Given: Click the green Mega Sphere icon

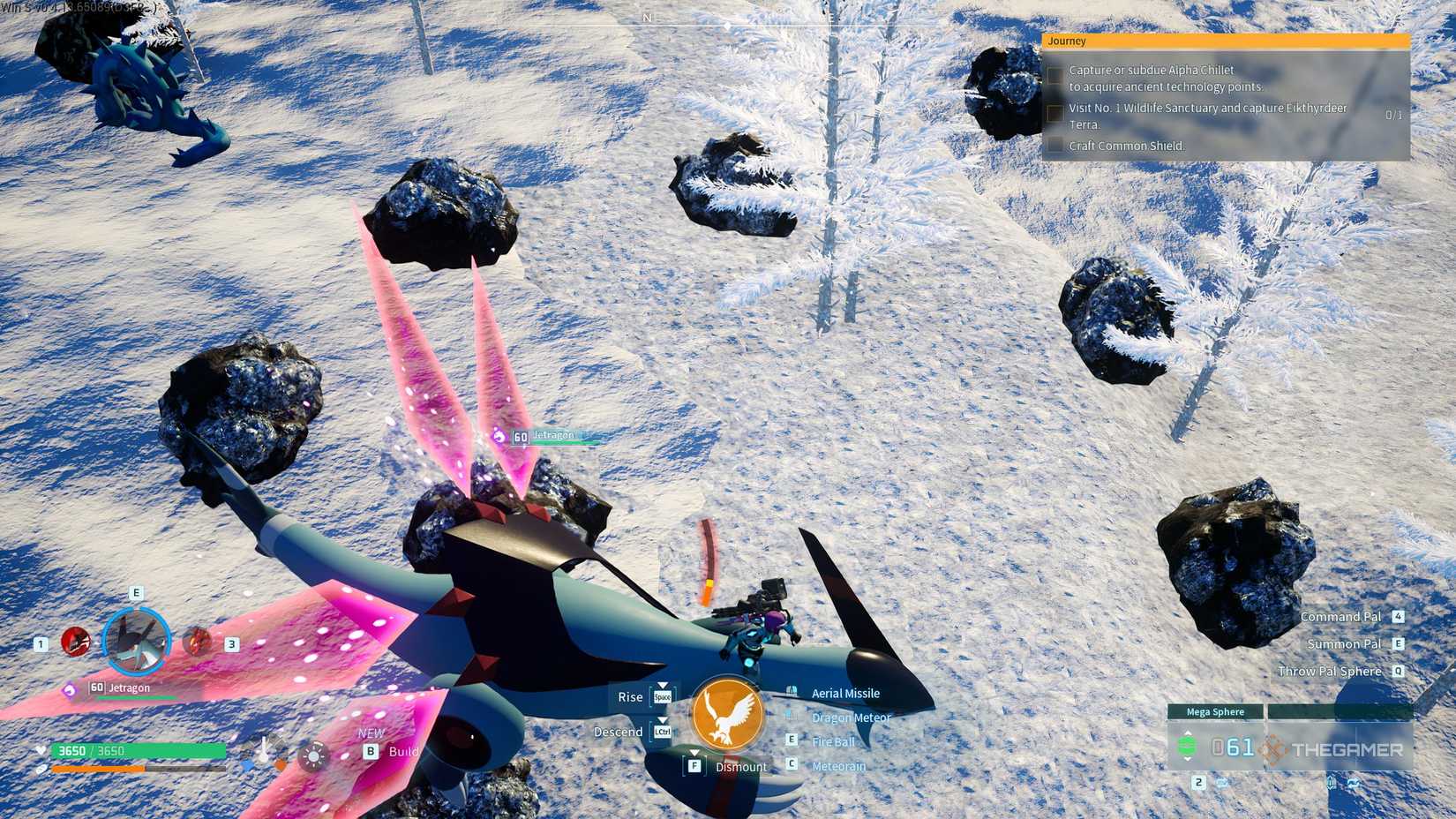Looking at the screenshot, I should (x=1187, y=746).
